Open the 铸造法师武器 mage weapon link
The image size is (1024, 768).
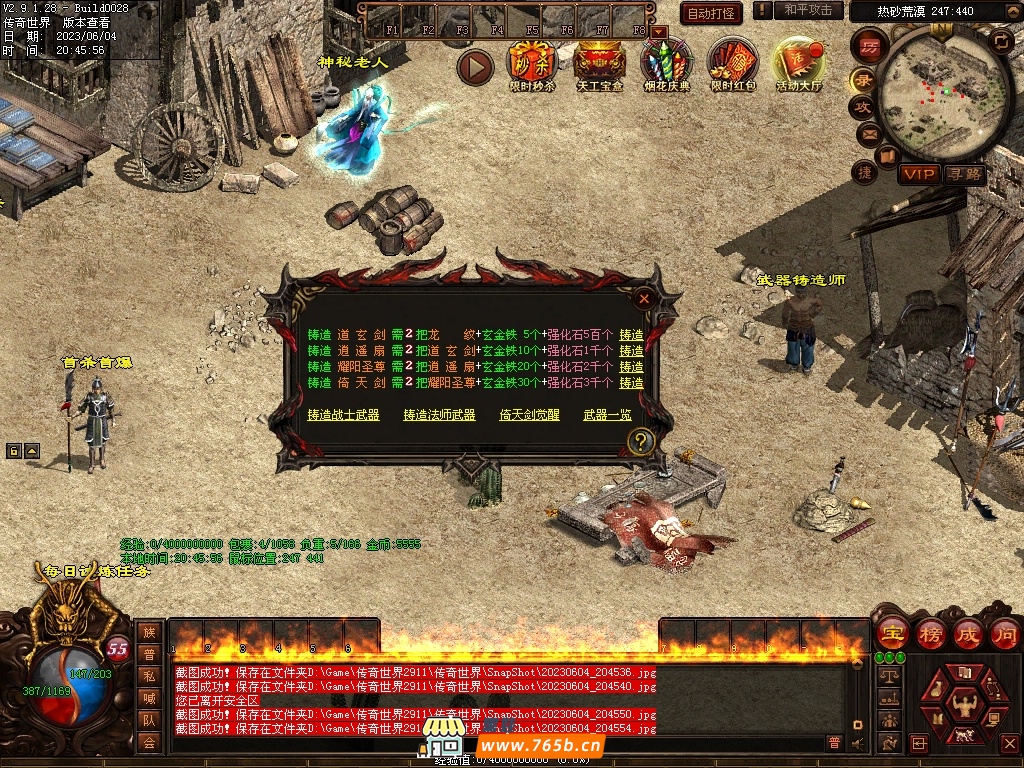439,415
